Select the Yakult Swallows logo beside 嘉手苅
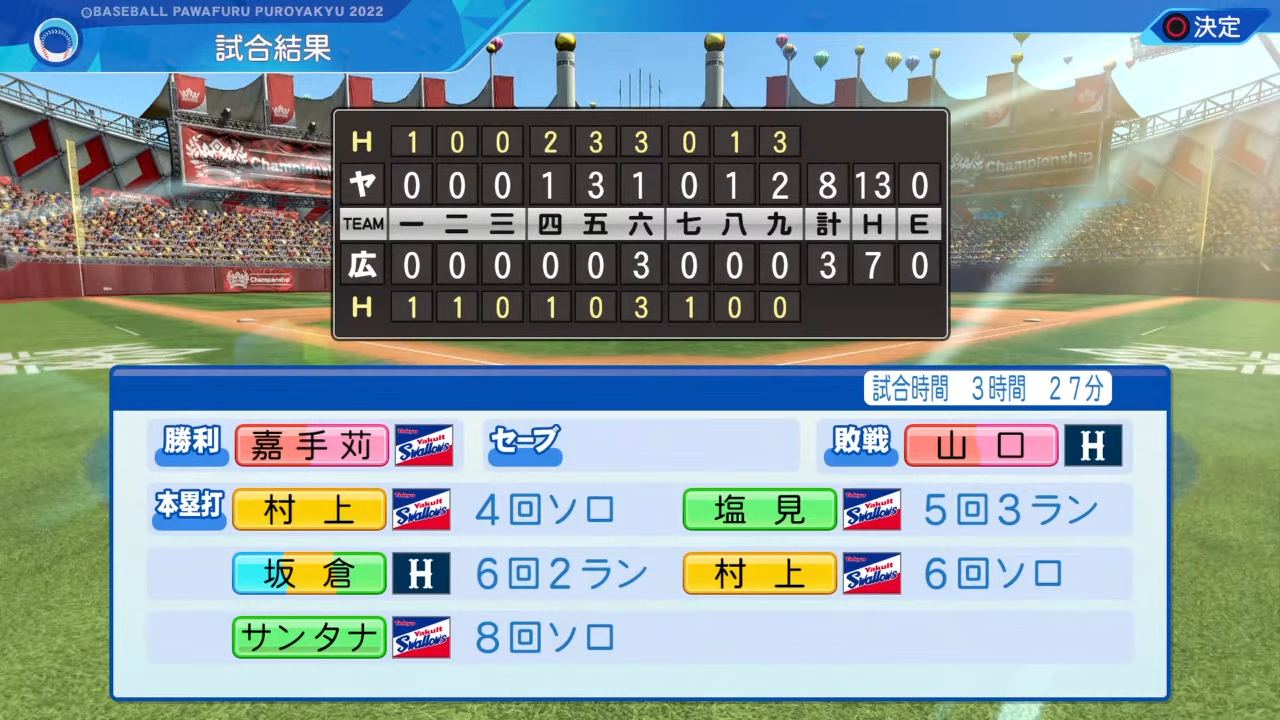Image resolution: width=1280 pixels, height=720 pixels. pos(424,445)
